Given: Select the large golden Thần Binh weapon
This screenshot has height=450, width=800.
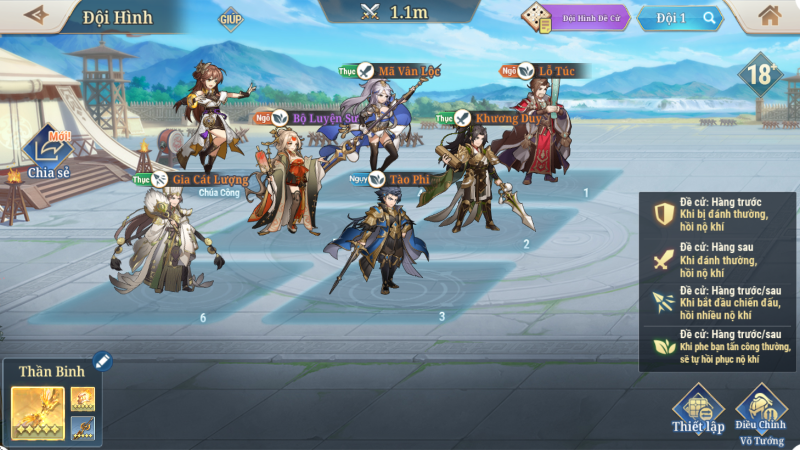Looking at the screenshot, I should 38,413.
